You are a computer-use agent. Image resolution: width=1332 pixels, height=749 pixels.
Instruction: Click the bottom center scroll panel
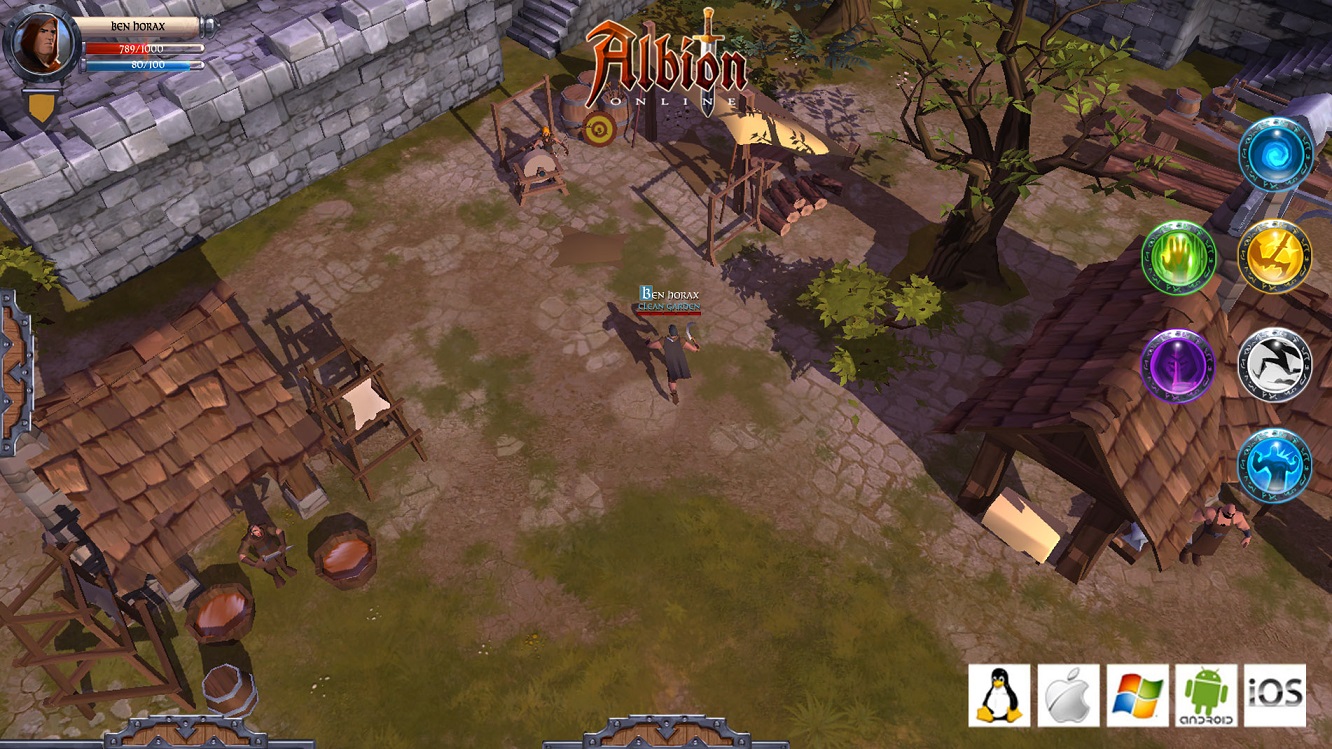point(666,740)
